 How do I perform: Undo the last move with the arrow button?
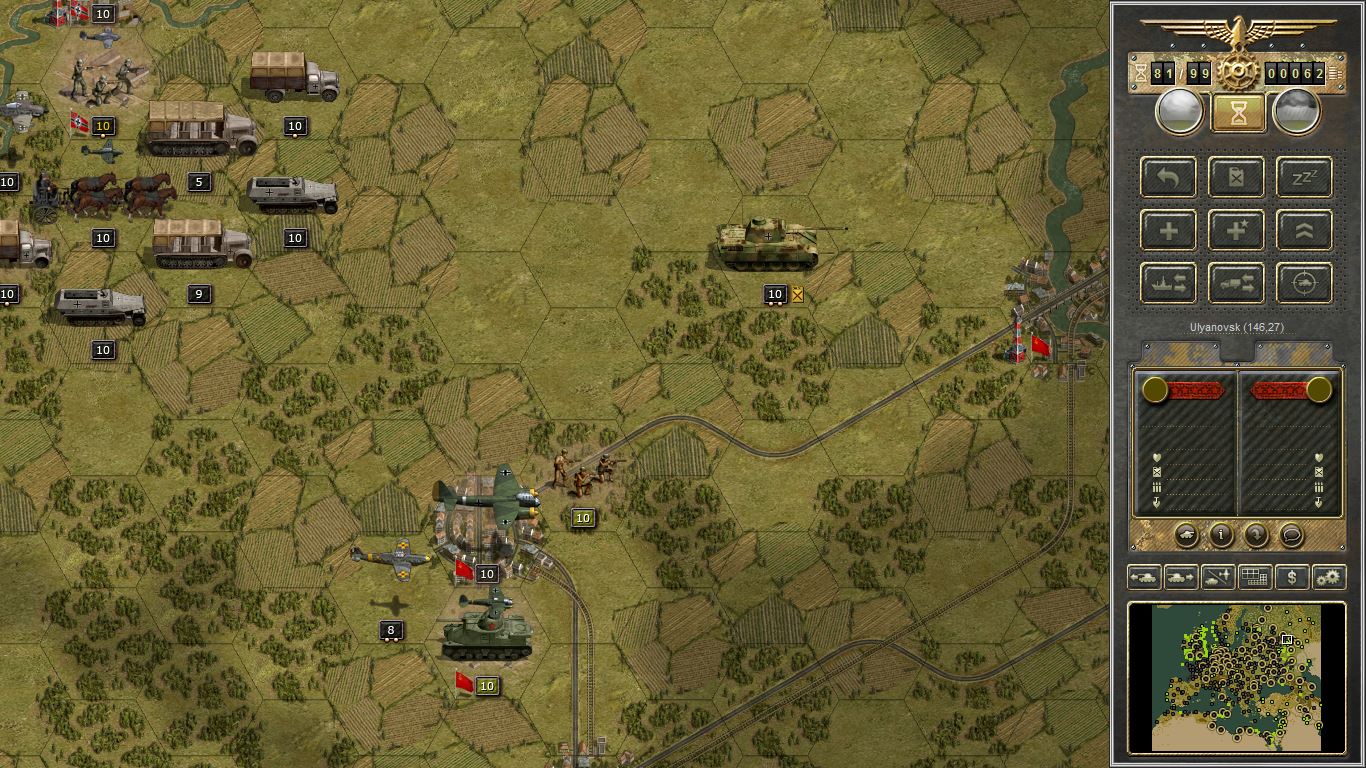(x=1169, y=177)
